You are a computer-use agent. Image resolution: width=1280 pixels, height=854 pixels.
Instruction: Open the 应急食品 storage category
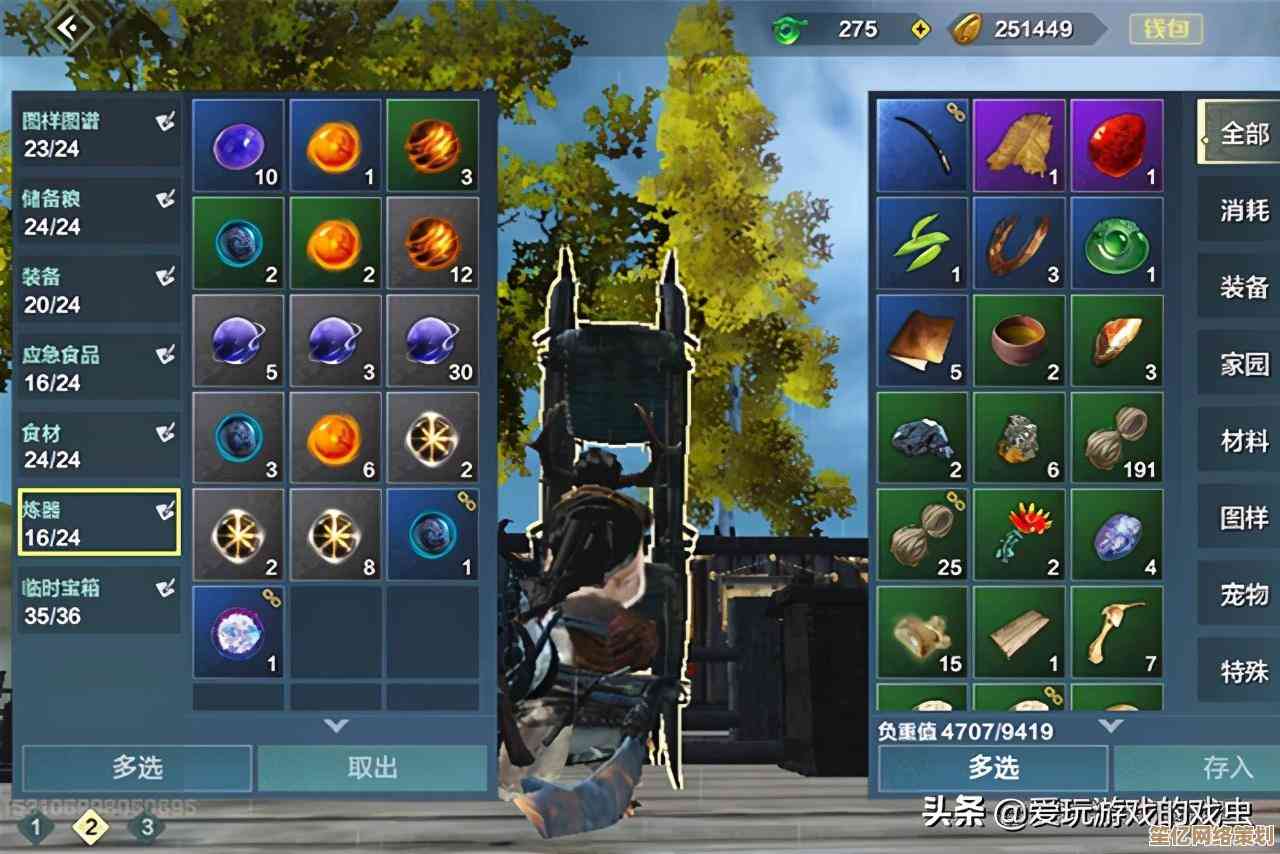(98, 368)
